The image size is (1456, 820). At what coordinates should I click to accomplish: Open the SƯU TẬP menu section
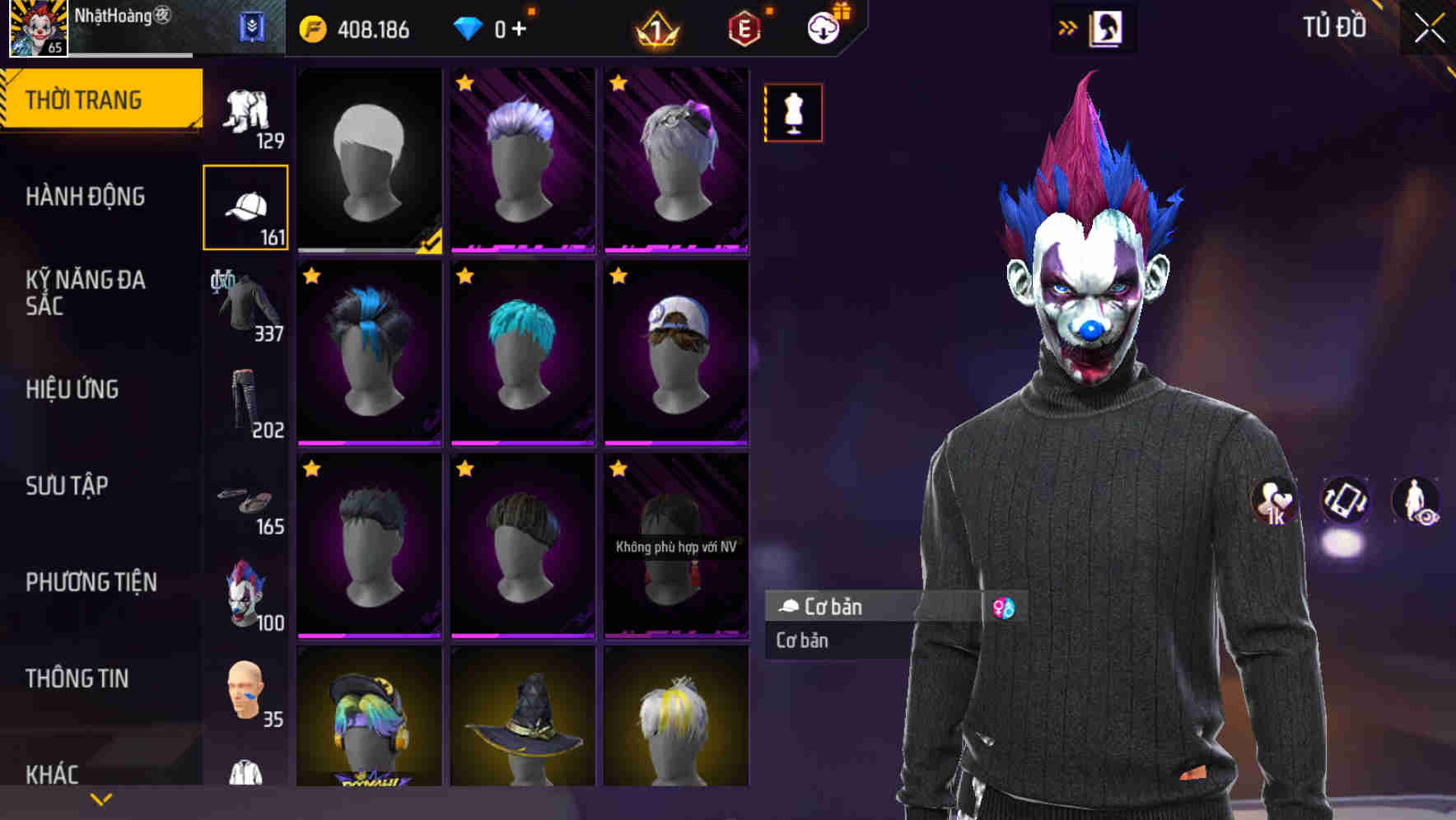(x=66, y=486)
